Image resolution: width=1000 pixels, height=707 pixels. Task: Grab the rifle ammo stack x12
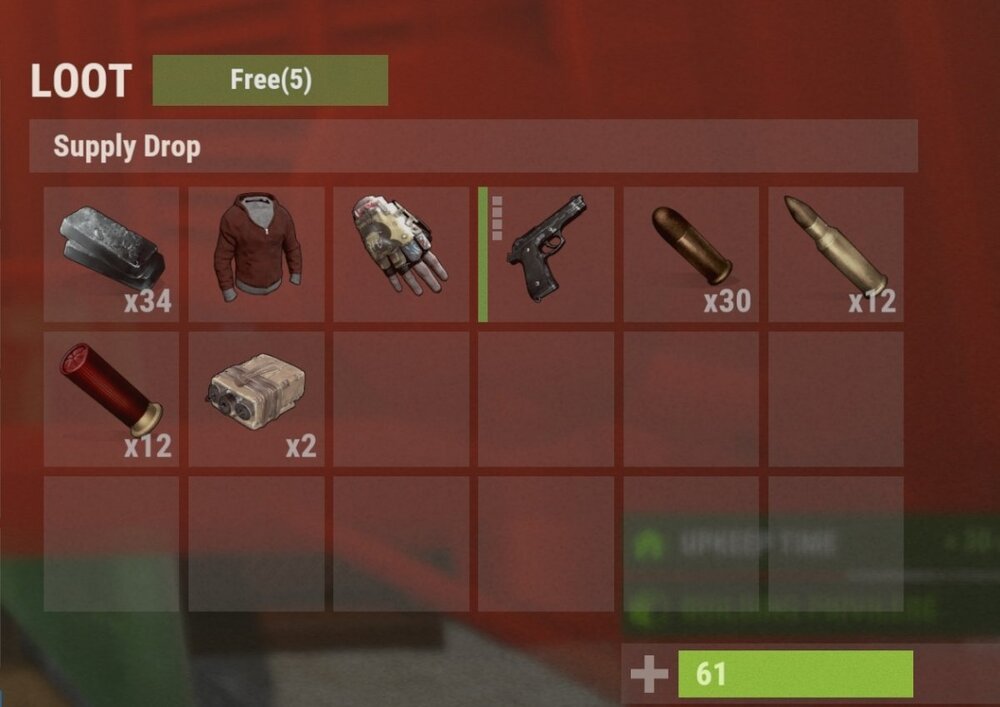click(x=836, y=254)
